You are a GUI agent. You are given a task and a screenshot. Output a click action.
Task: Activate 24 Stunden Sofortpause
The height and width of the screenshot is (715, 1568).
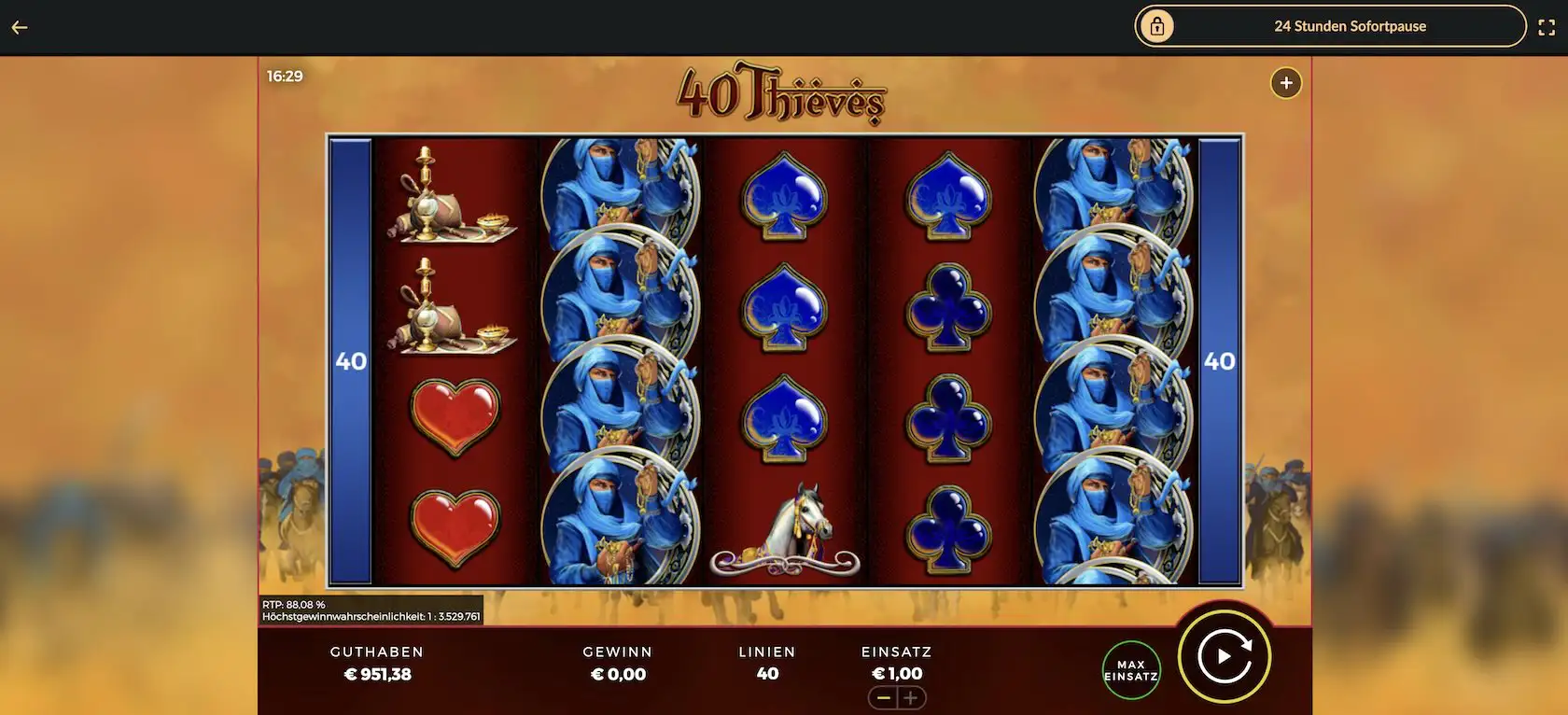click(1351, 26)
